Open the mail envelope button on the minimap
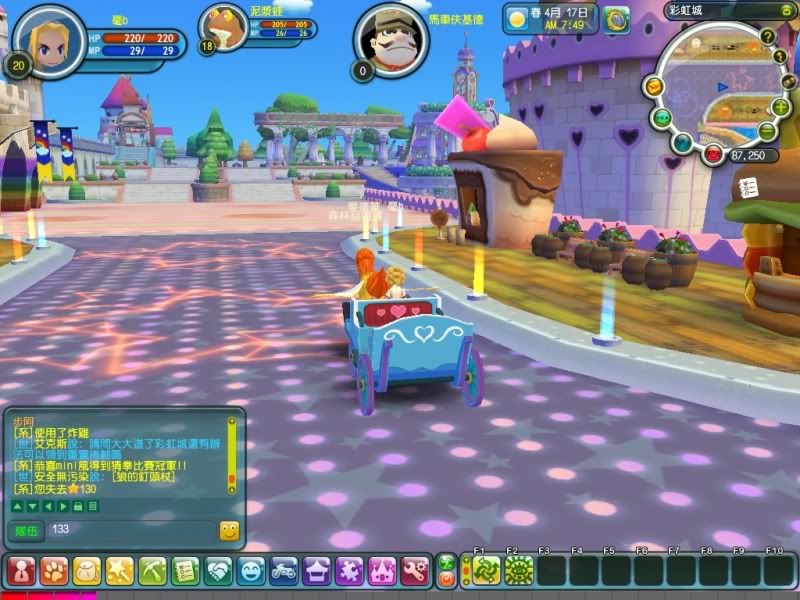The height and width of the screenshot is (600, 800). coord(653,87)
